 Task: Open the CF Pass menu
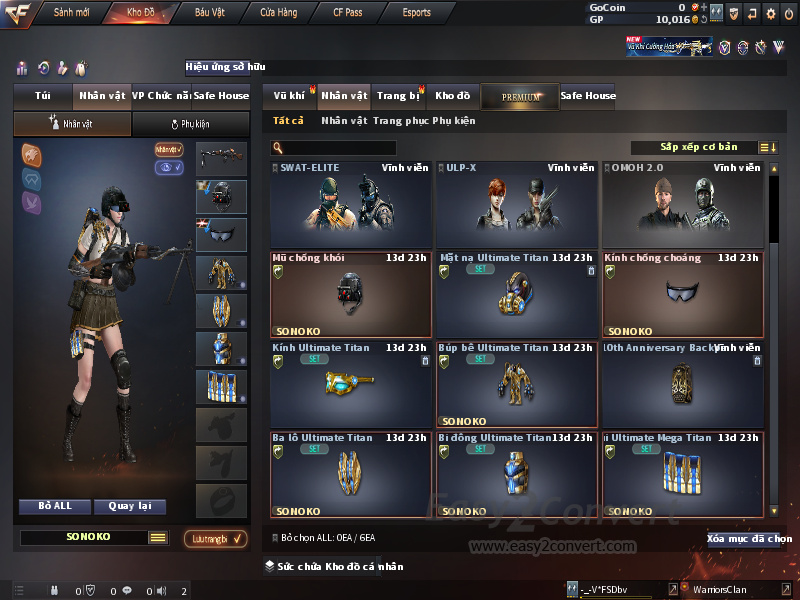(x=347, y=13)
